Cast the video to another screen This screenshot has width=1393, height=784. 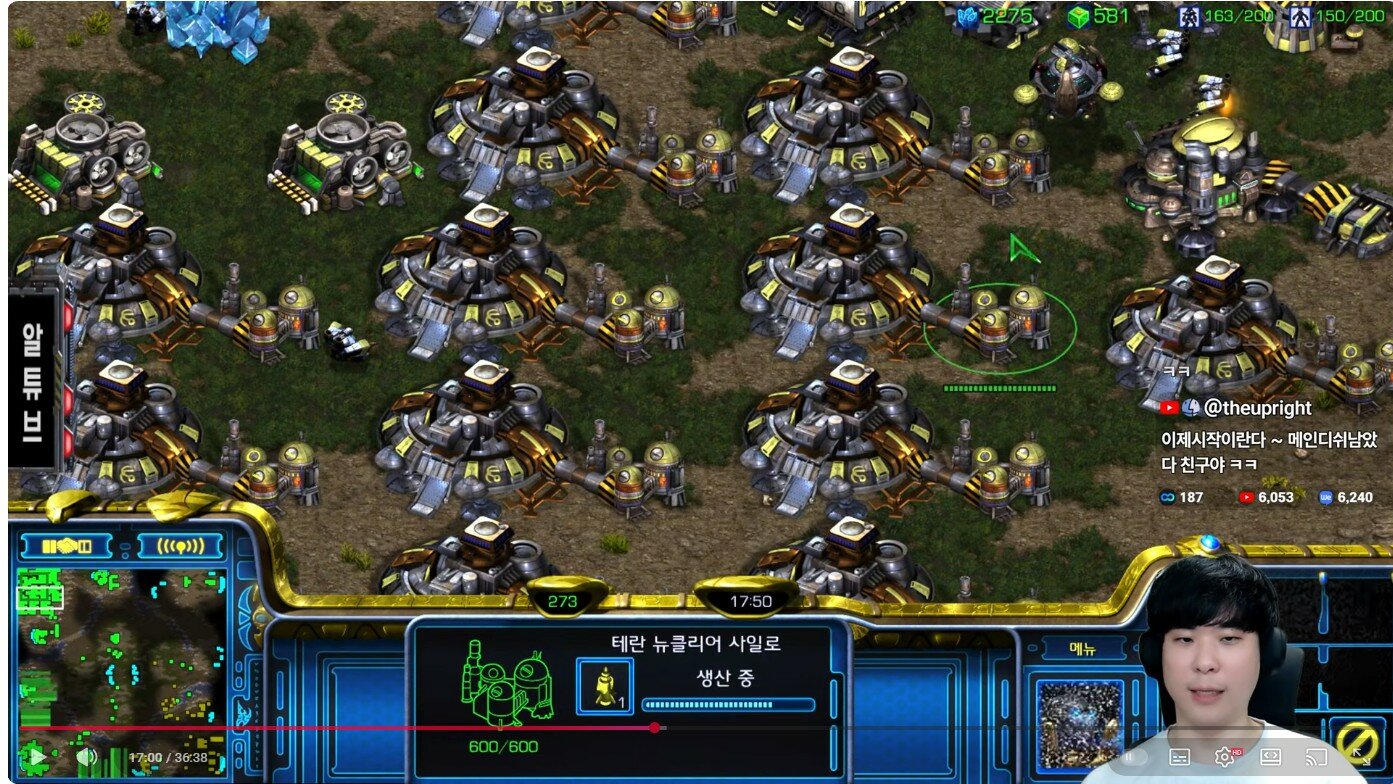[x=1317, y=757]
